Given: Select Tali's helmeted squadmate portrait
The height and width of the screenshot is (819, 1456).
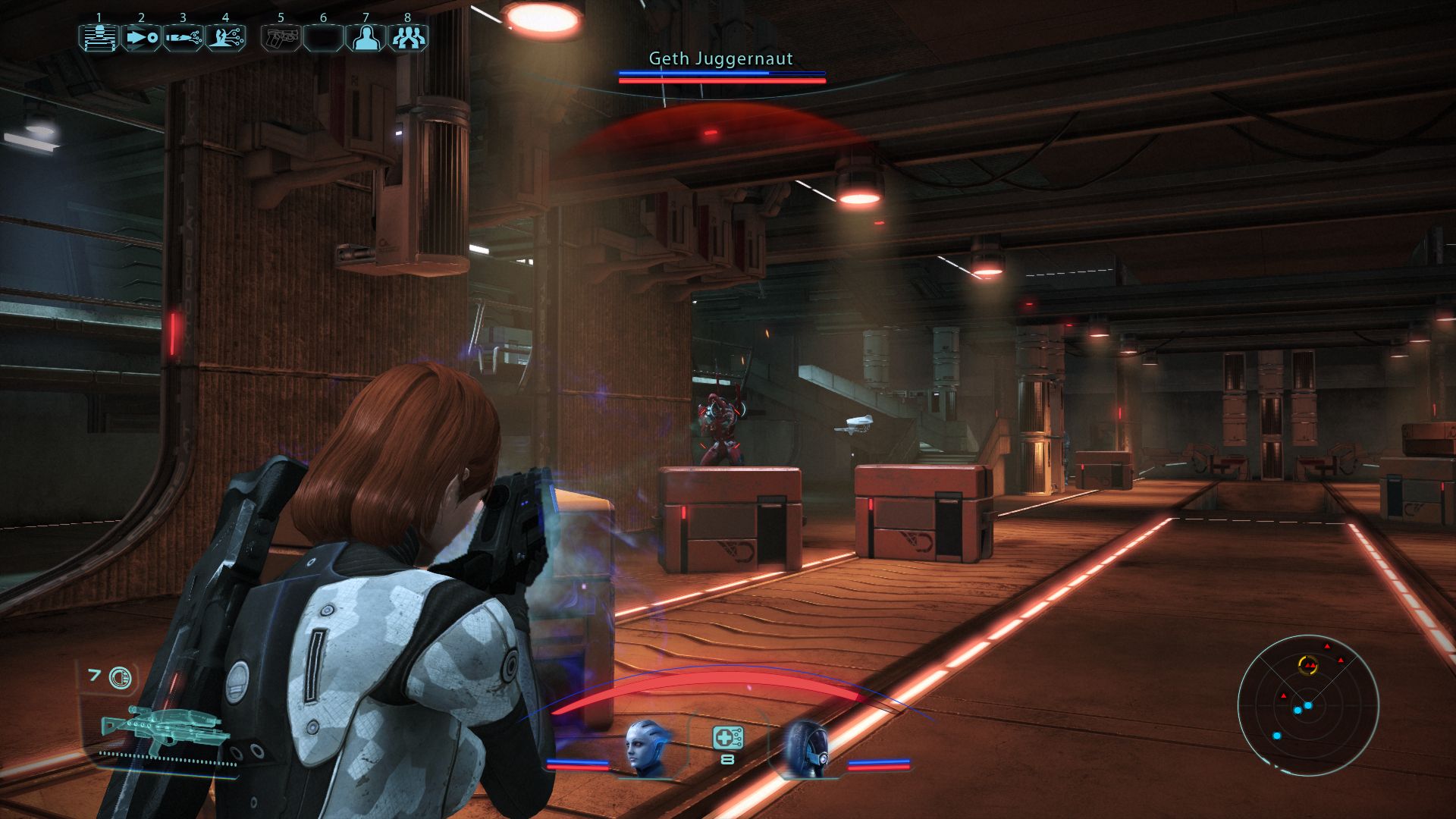Looking at the screenshot, I should coord(805,748).
